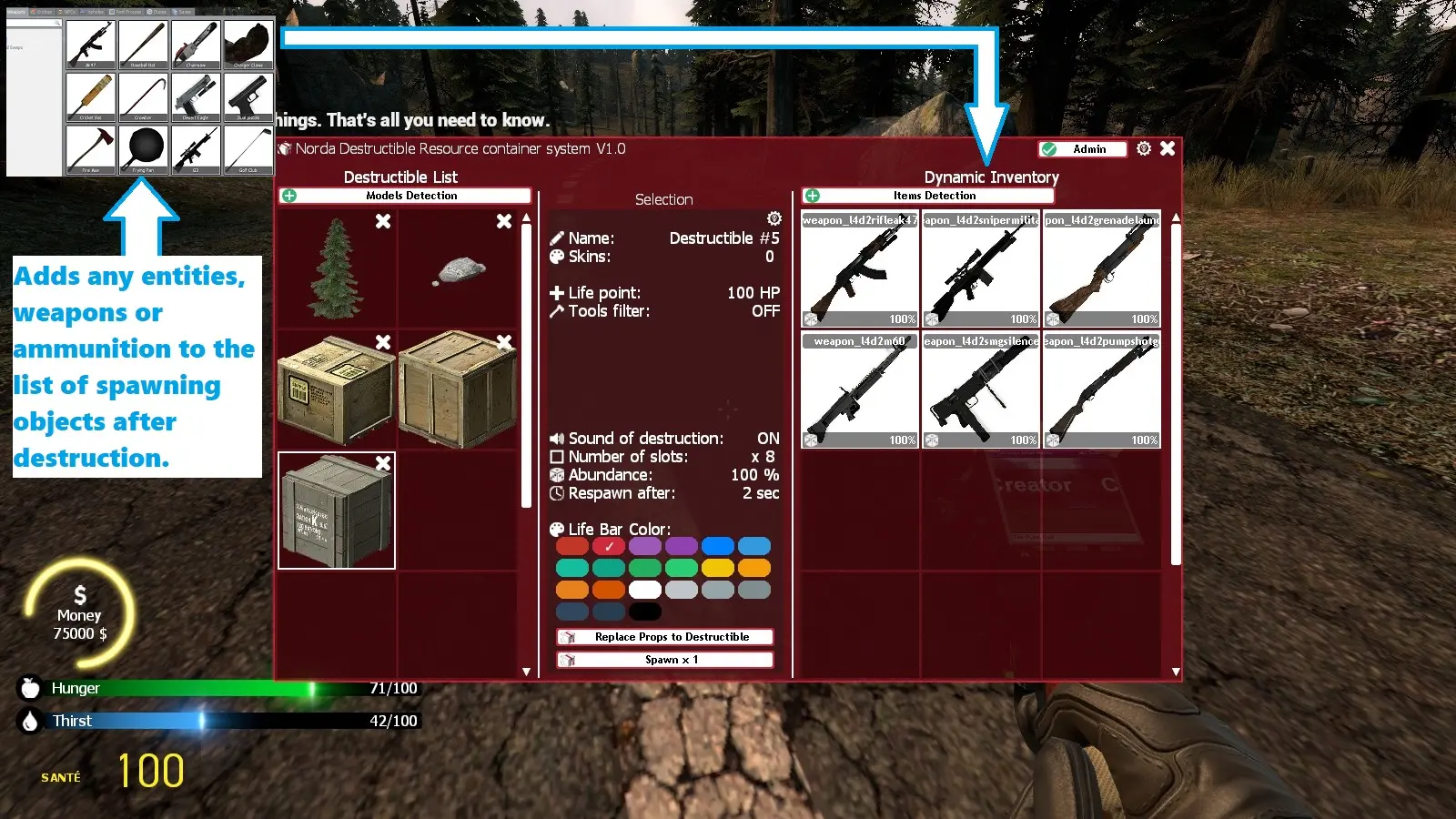Click the clock icon next to Respawn after

tap(557, 493)
